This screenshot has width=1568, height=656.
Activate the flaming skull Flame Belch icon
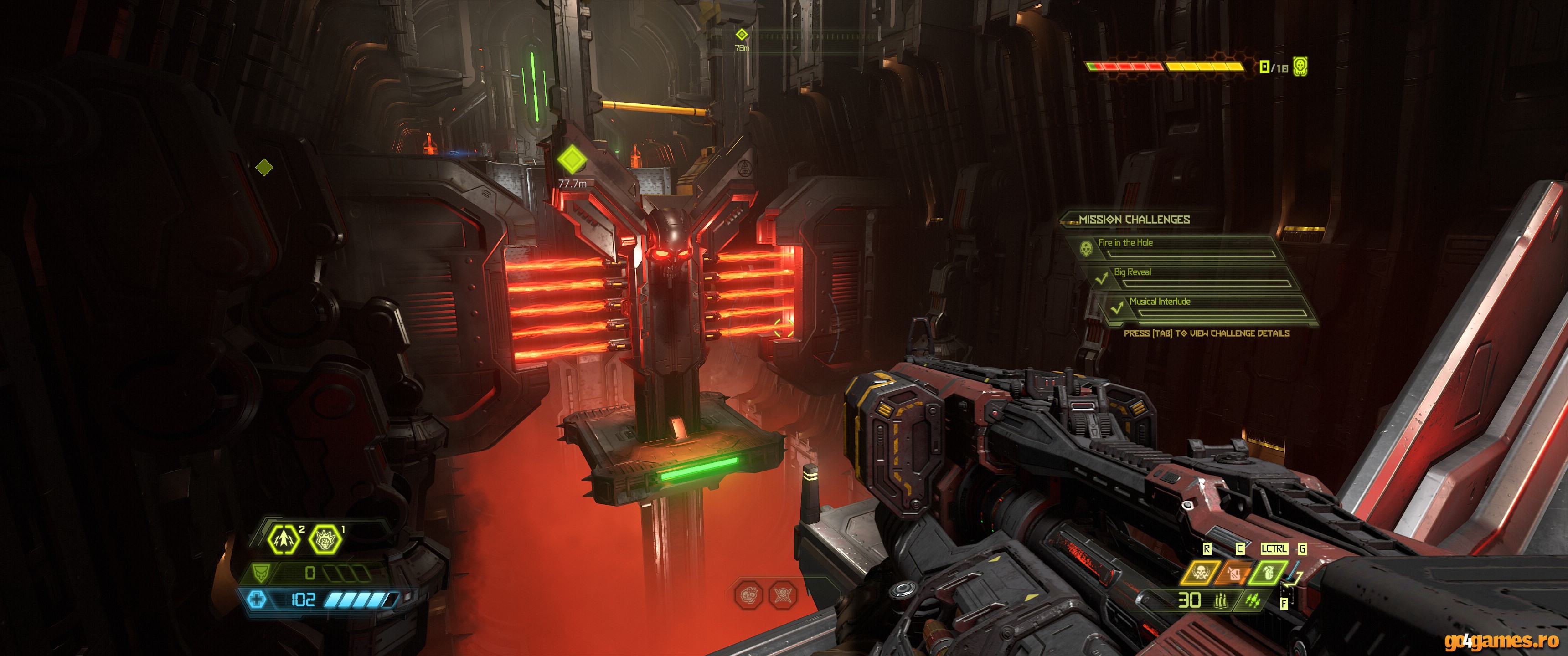coord(1200,573)
